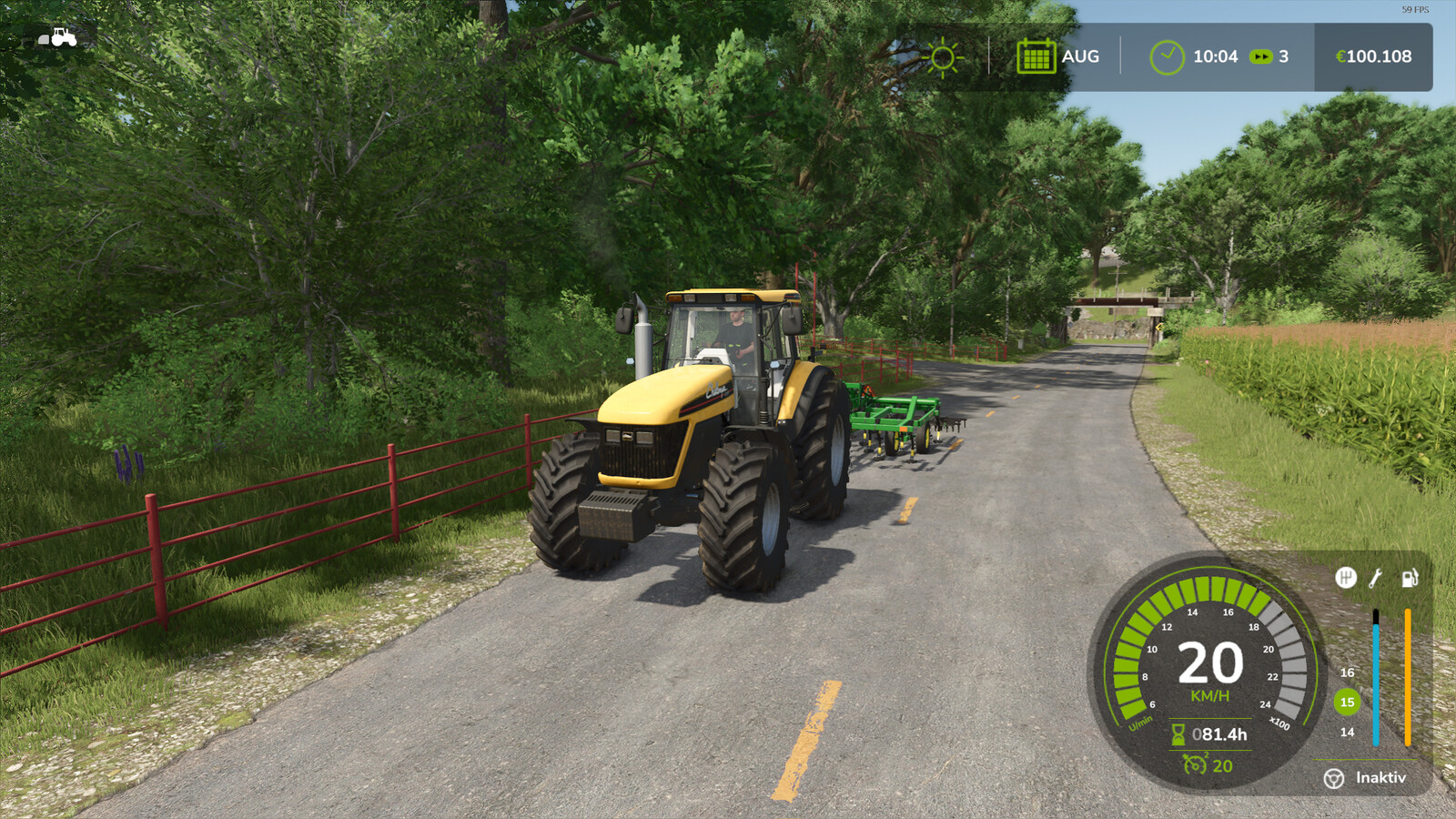Viewport: 1456px width, 819px height.
Task: Click the fuel pump icon
Action: coord(1409,577)
